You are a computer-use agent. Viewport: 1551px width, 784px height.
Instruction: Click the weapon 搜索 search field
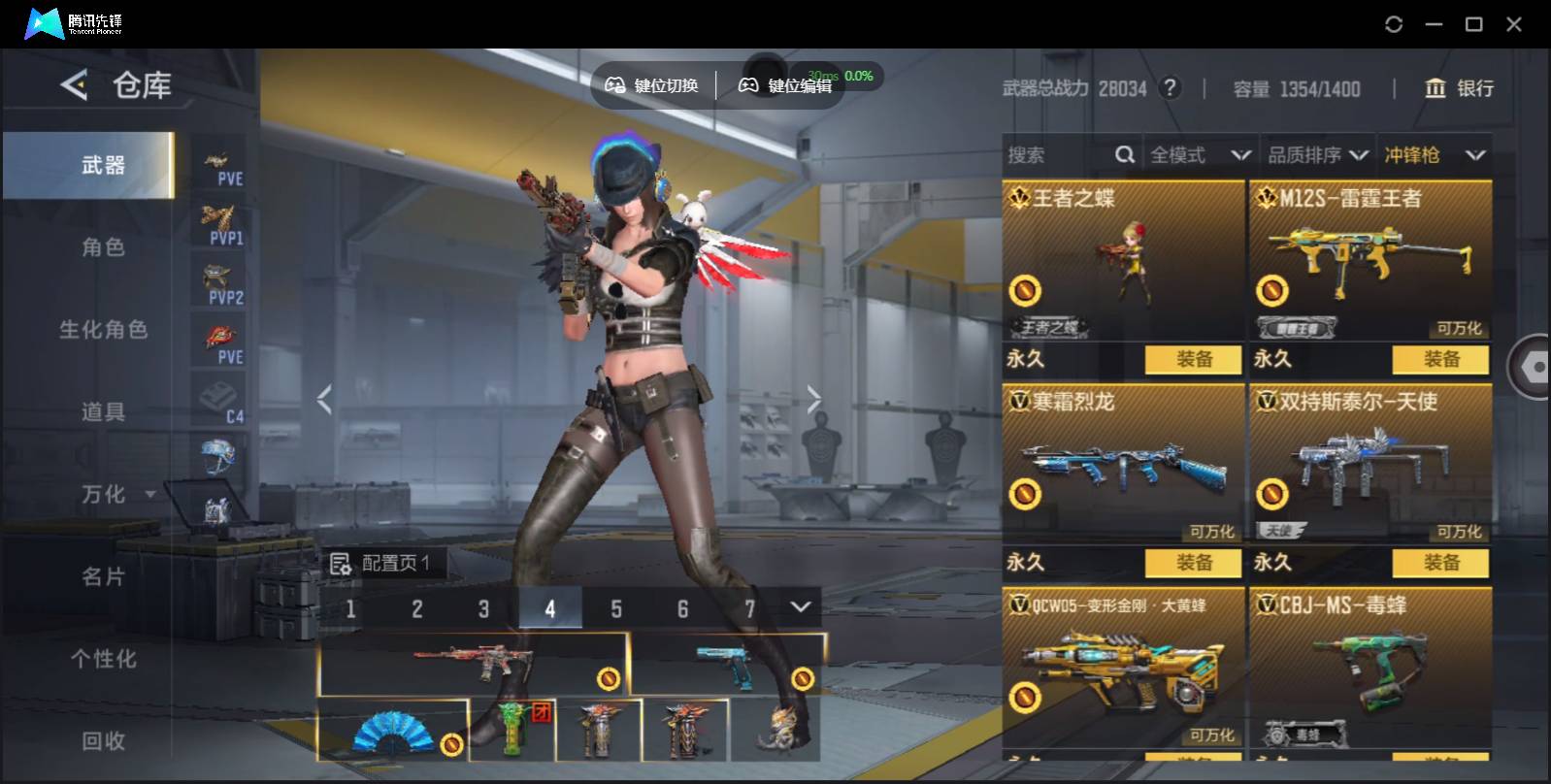pos(1058,155)
